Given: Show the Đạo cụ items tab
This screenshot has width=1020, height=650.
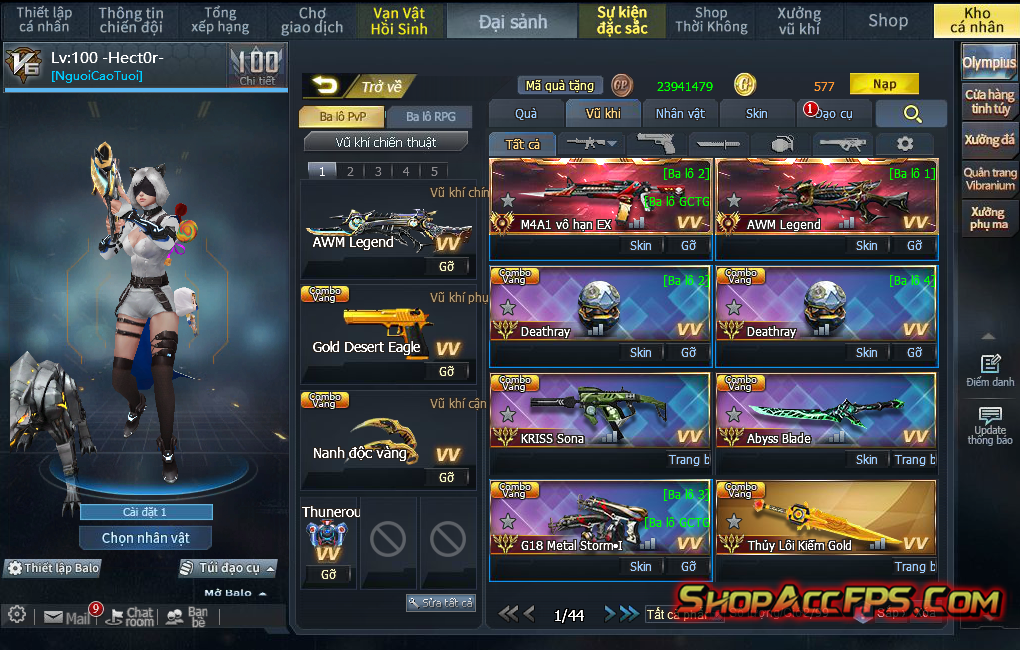Looking at the screenshot, I should click(833, 114).
